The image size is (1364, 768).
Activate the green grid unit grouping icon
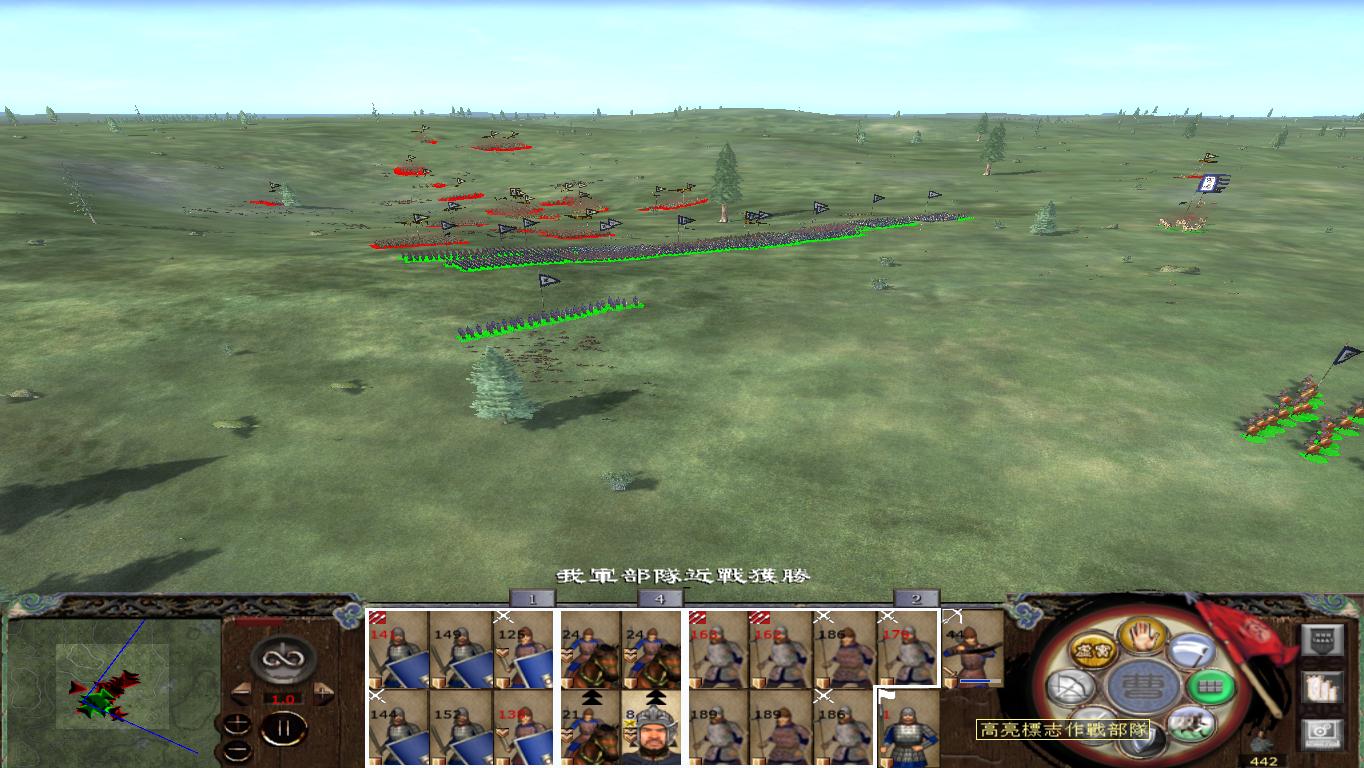[1209, 687]
